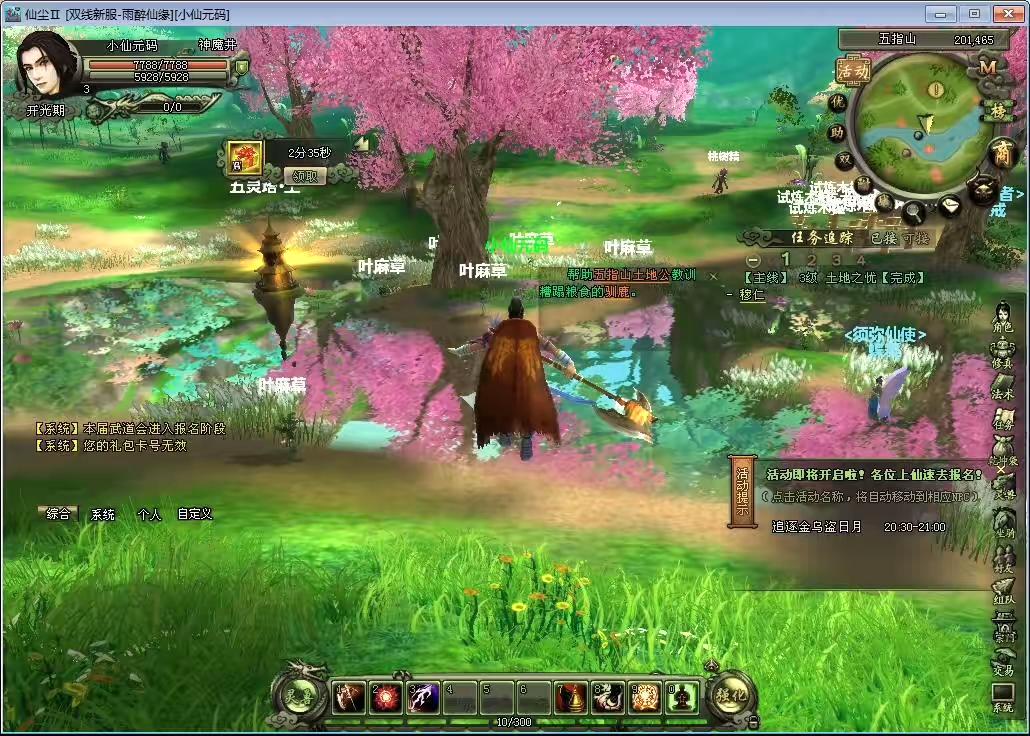Open the world map with the M button
Image resolution: width=1030 pixels, height=736 pixels.
[988, 67]
